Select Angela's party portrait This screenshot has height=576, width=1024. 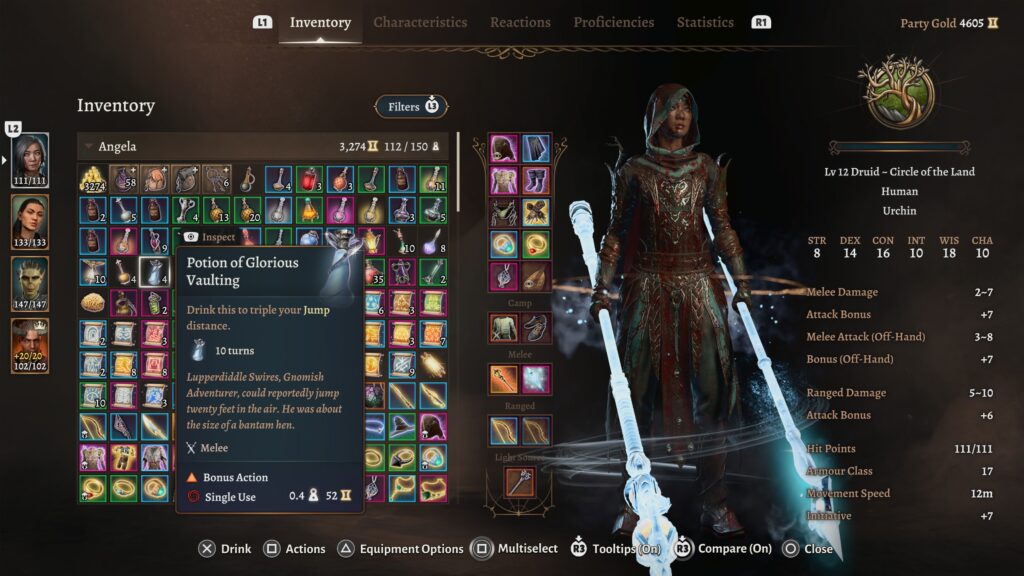tap(30, 157)
